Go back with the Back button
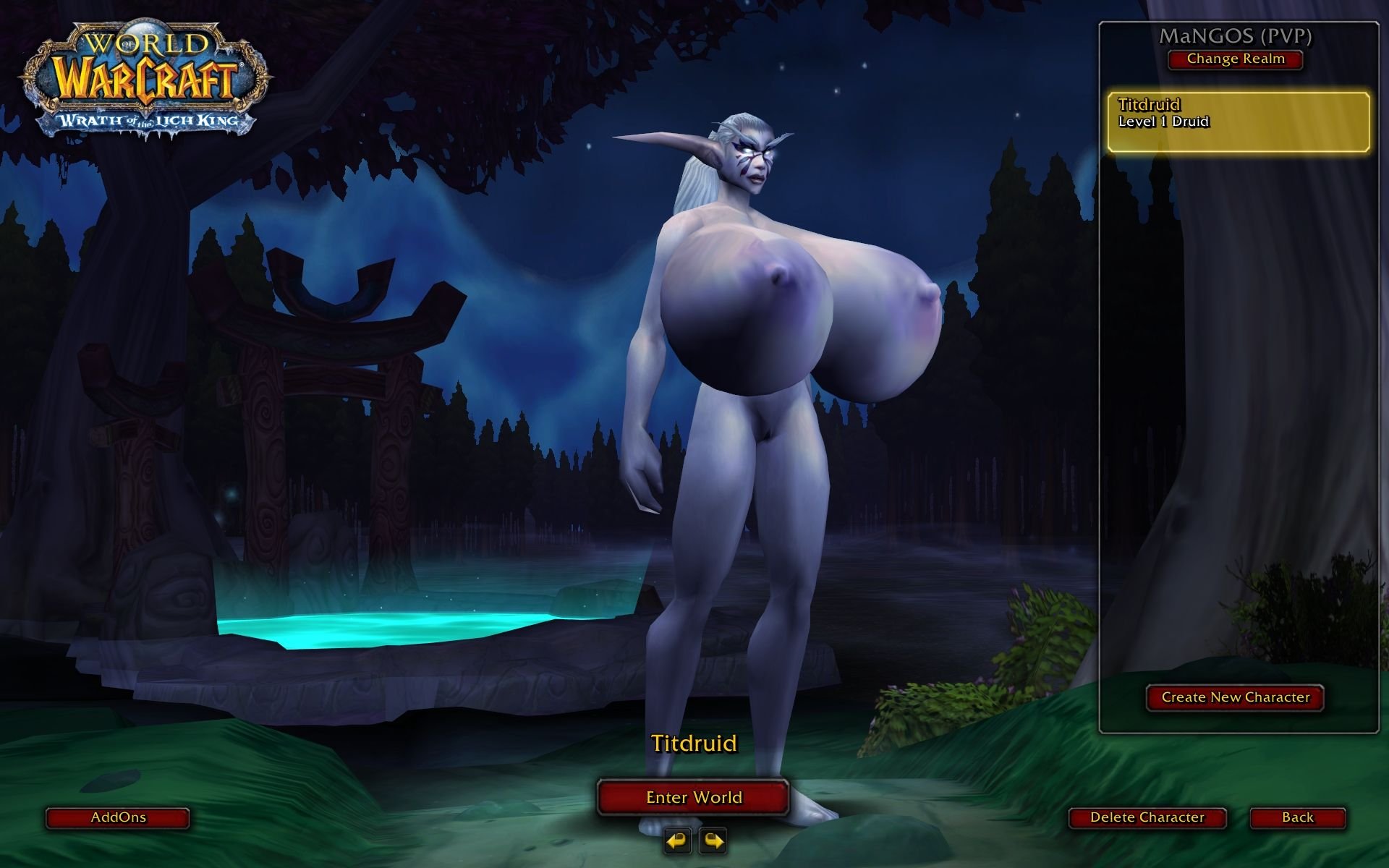Image resolution: width=1389 pixels, height=868 pixels. click(1297, 817)
